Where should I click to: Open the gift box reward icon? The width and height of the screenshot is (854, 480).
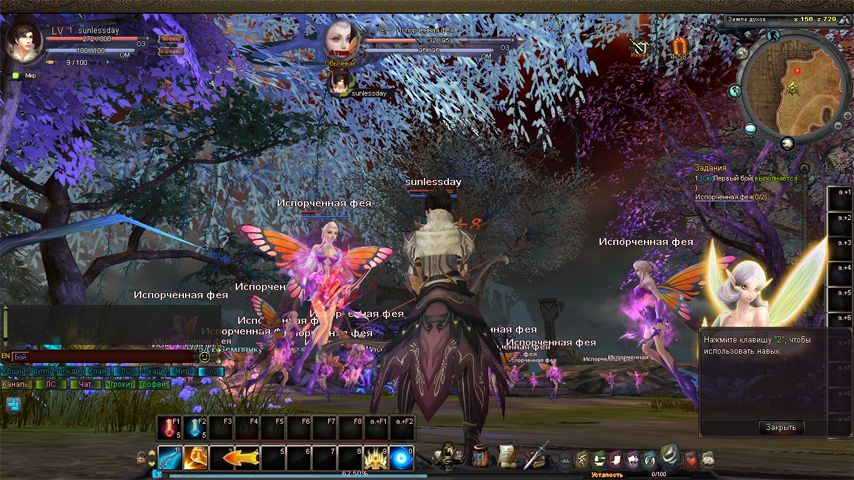pyautogui.click(x=680, y=46)
